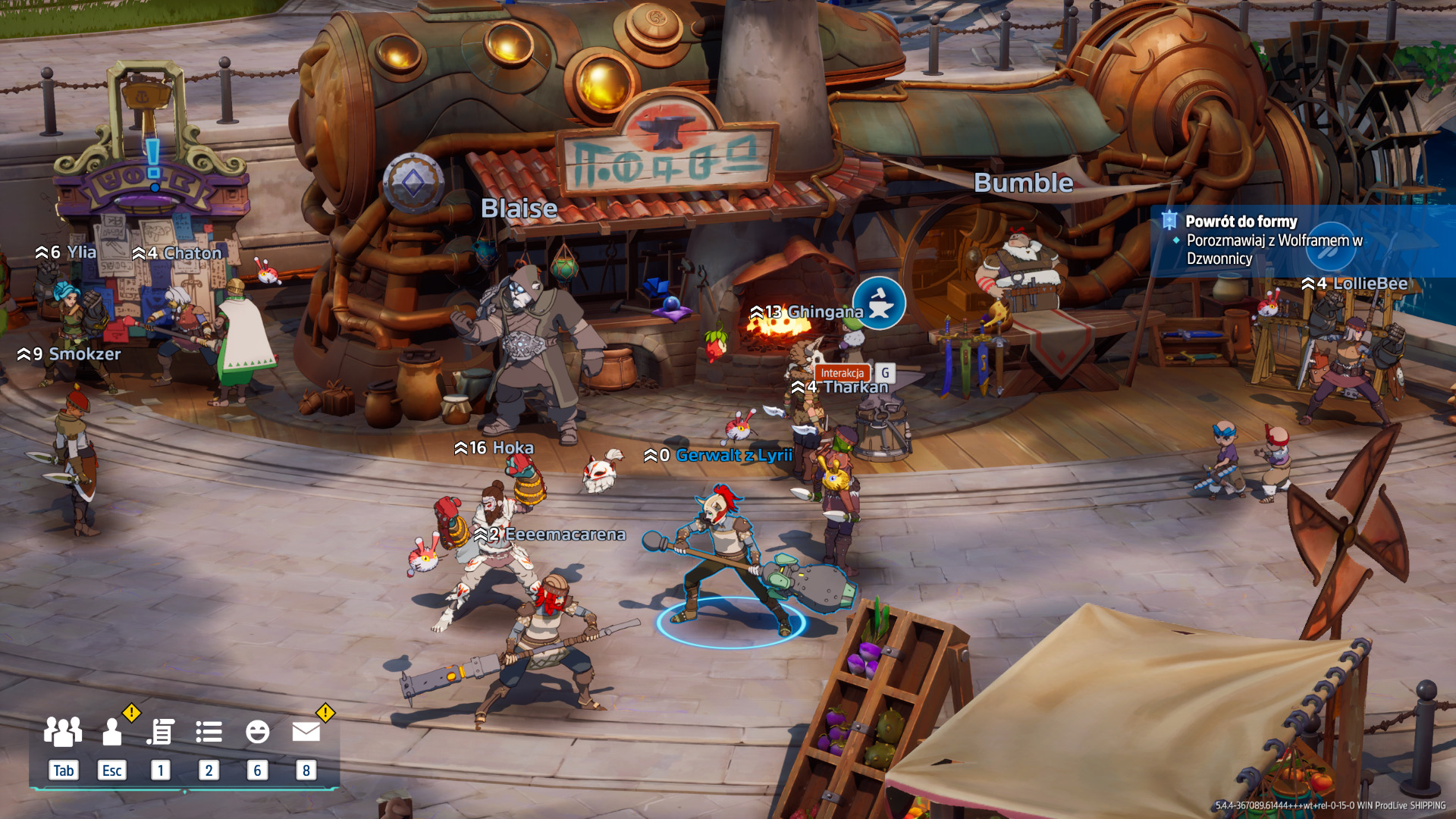Viewport: 1456px width, 819px height.
Task: Open the mail envelope icon
Action: click(x=306, y=732)
